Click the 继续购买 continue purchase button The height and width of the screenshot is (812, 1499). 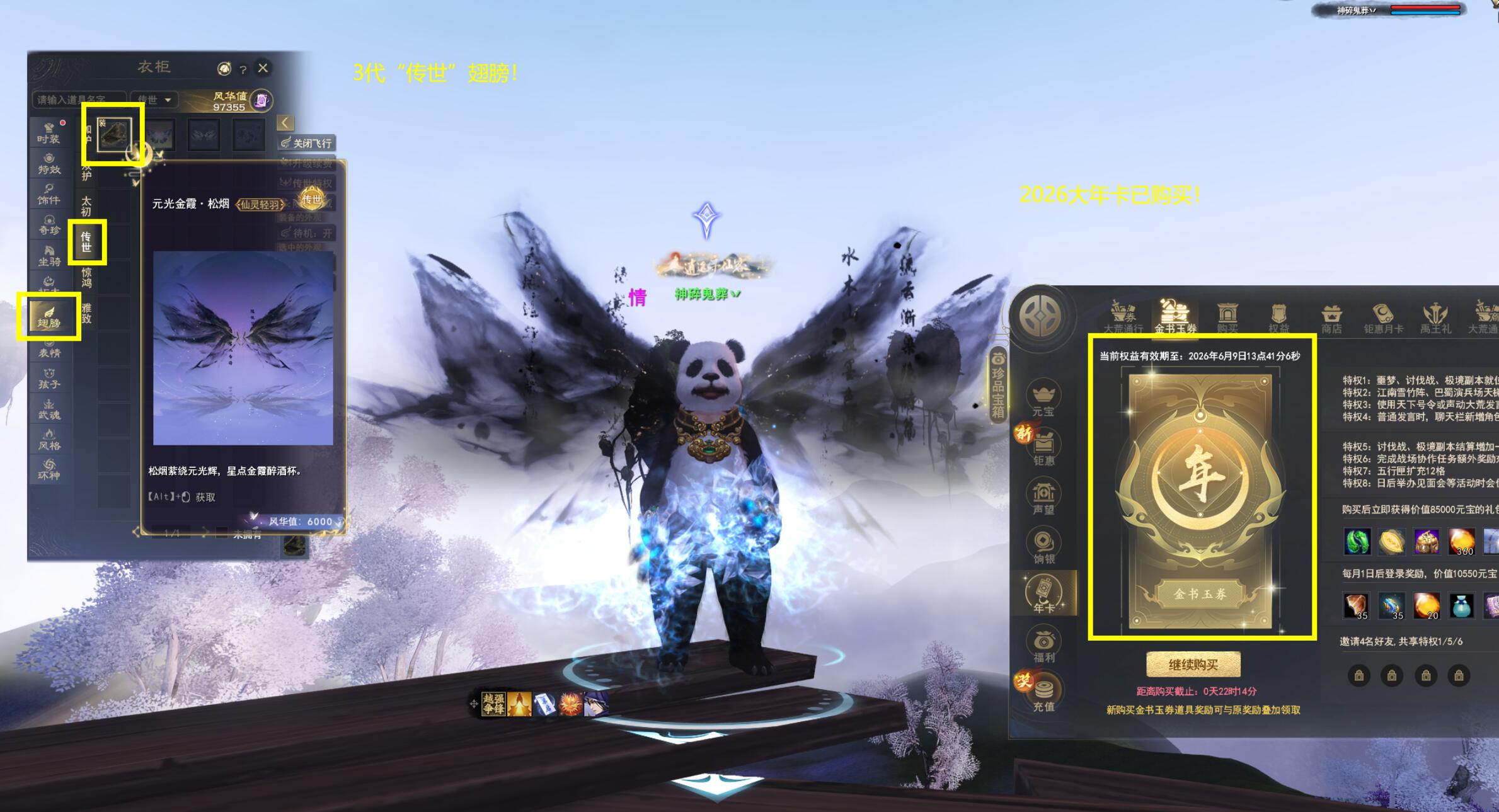point(1193,665)
